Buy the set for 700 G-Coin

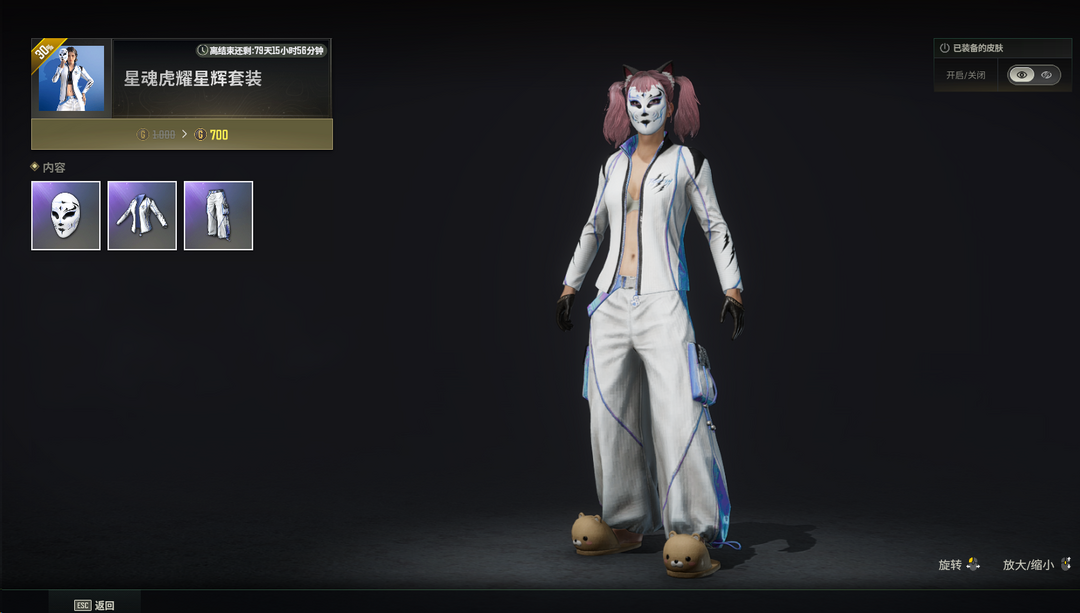pyautogui.click(x=182, y=134)
